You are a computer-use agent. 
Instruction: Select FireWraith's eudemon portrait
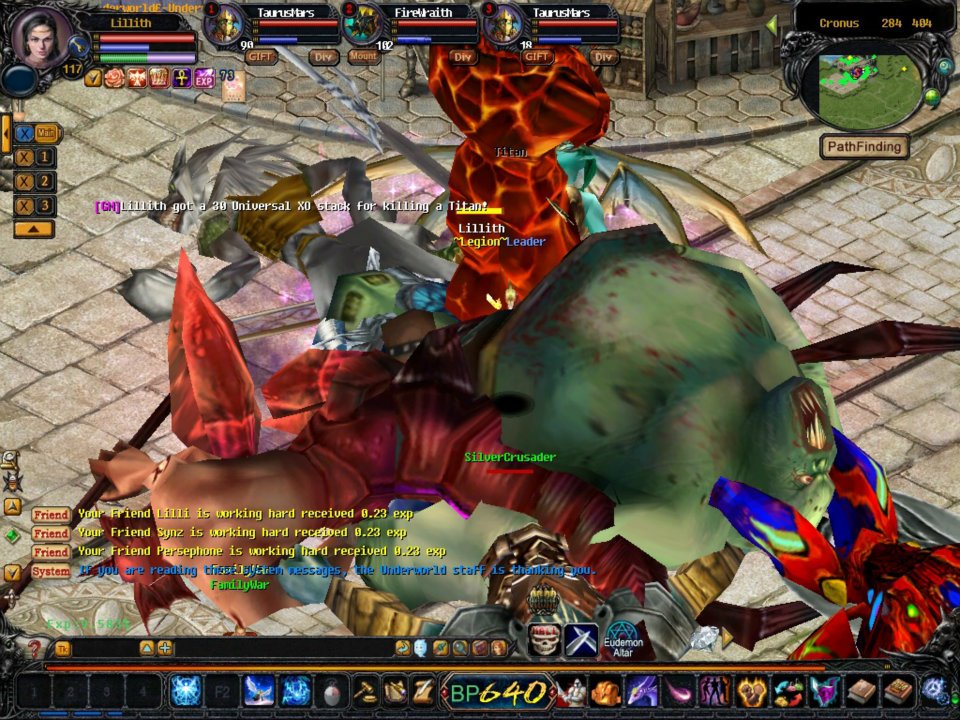(x=362, y=25)
